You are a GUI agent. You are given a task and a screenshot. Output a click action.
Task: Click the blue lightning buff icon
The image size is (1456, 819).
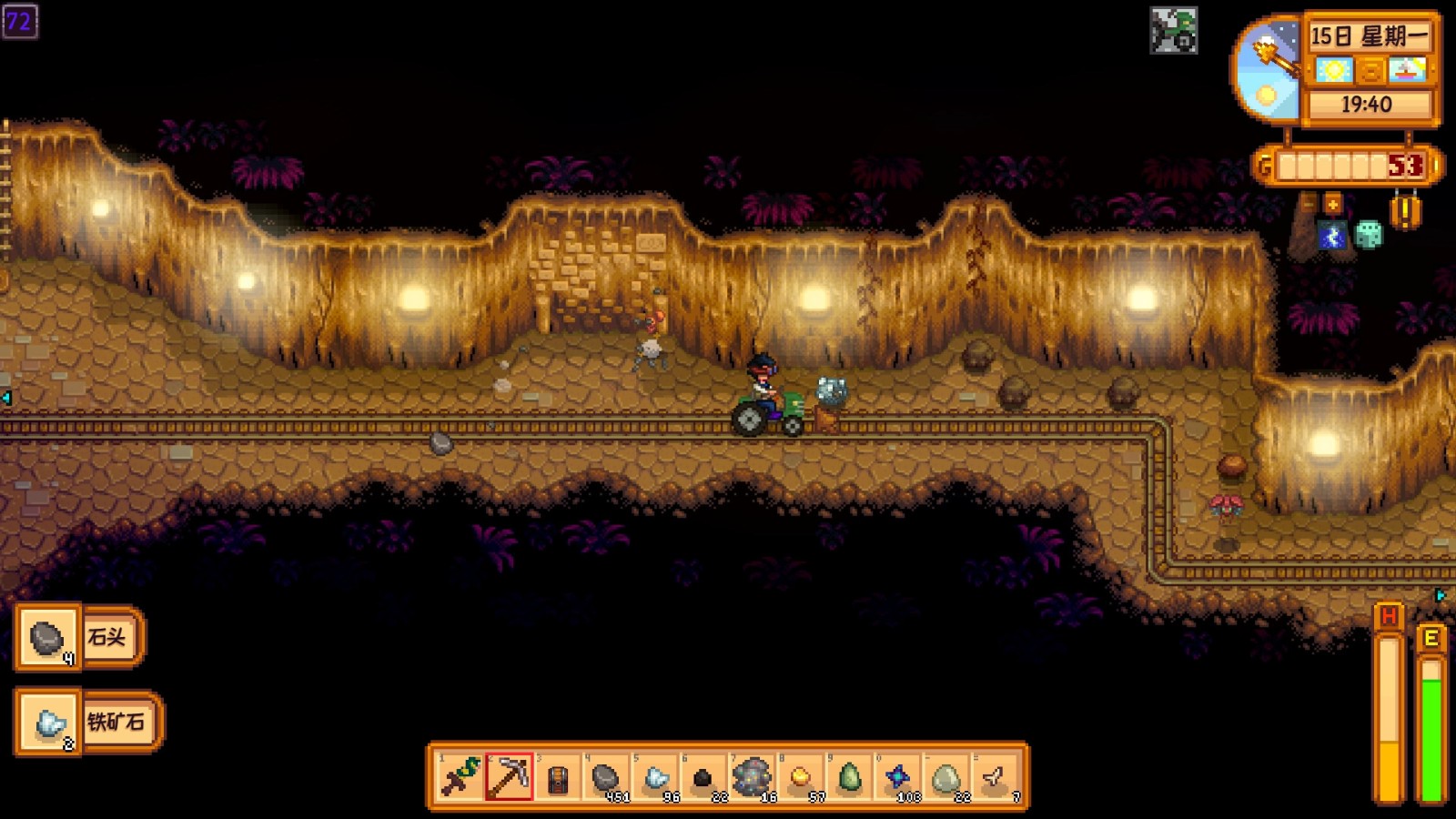pos(1333,237)
